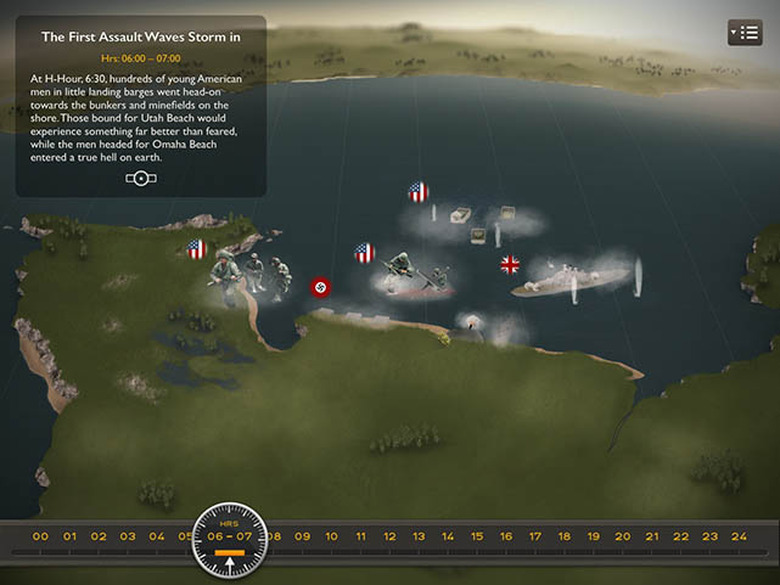
Task: Jump to hour 02 on the timeline
Action: pos(98,537)
